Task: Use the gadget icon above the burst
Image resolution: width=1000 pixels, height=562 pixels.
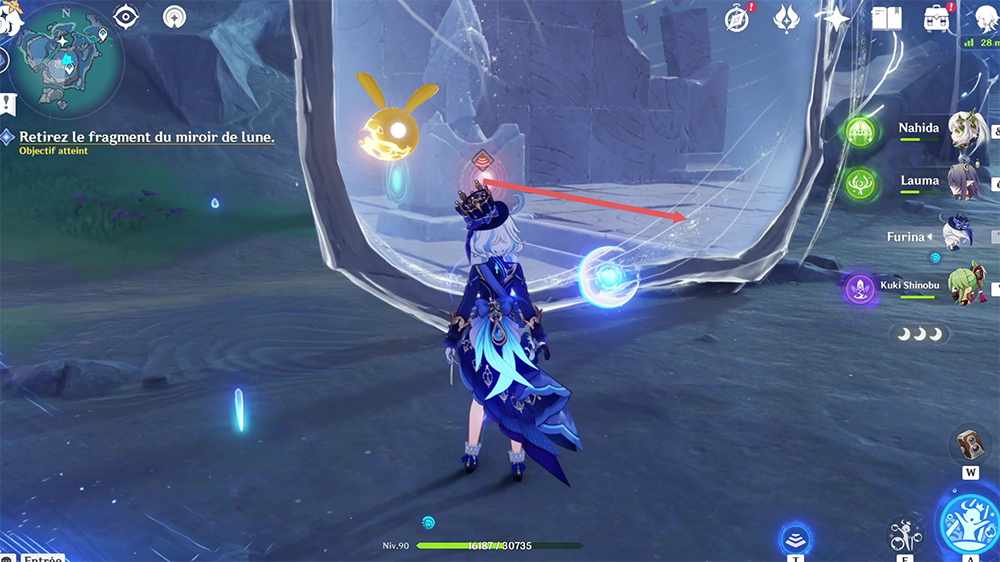Action: click(968, 443)
